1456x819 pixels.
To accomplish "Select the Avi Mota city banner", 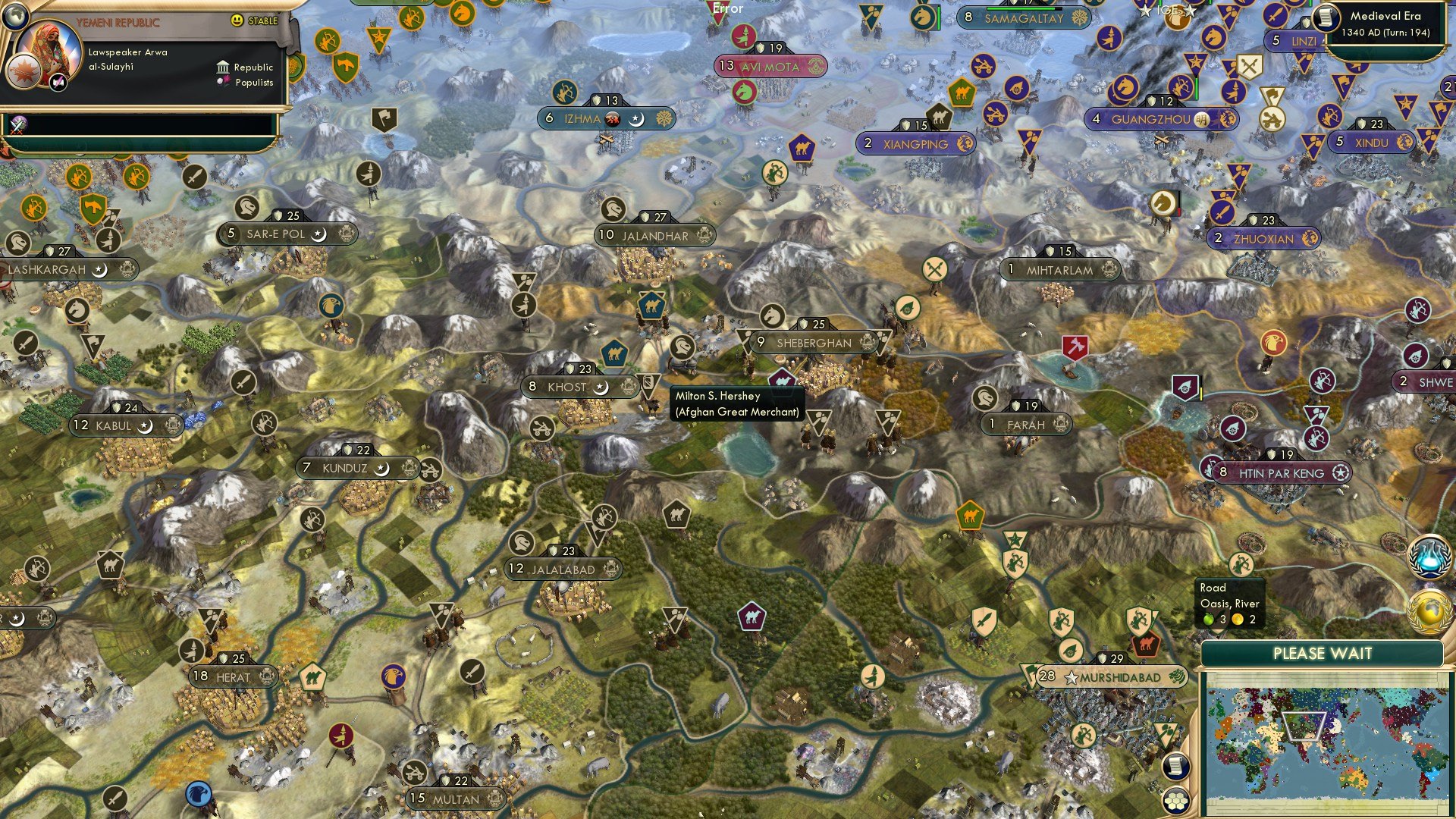I will [x=770, y=67].
